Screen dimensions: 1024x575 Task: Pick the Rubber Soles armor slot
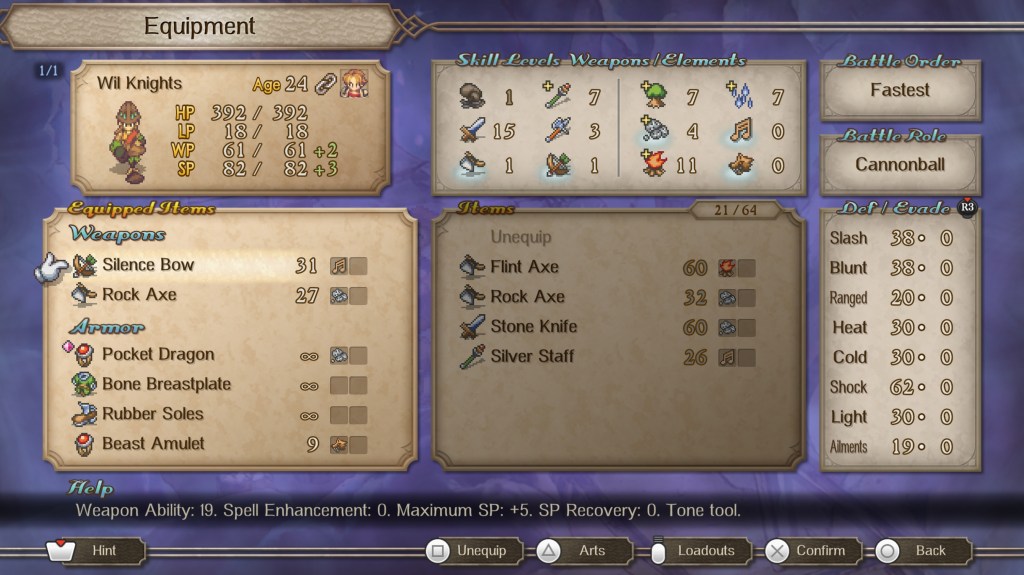[152, 414]
